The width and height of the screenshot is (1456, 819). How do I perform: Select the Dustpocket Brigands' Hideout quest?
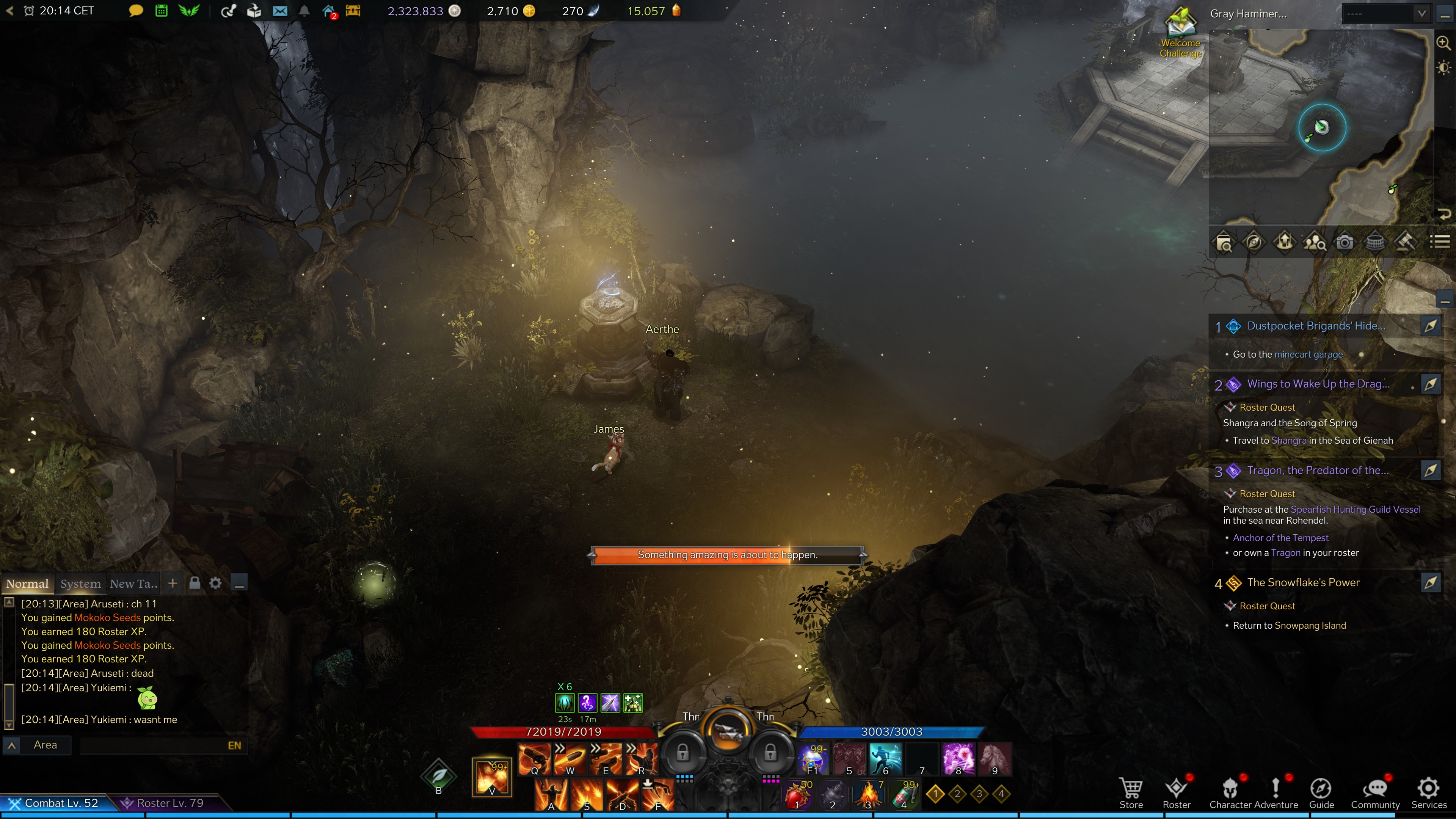[1316, 326]
